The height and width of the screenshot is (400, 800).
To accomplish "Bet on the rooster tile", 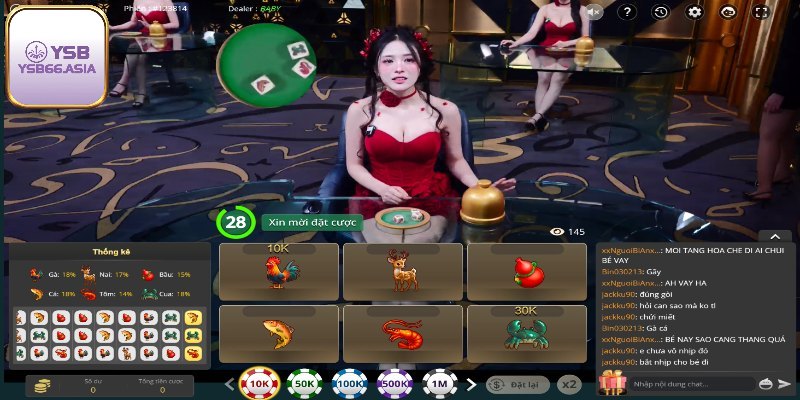I will [279, 271].
